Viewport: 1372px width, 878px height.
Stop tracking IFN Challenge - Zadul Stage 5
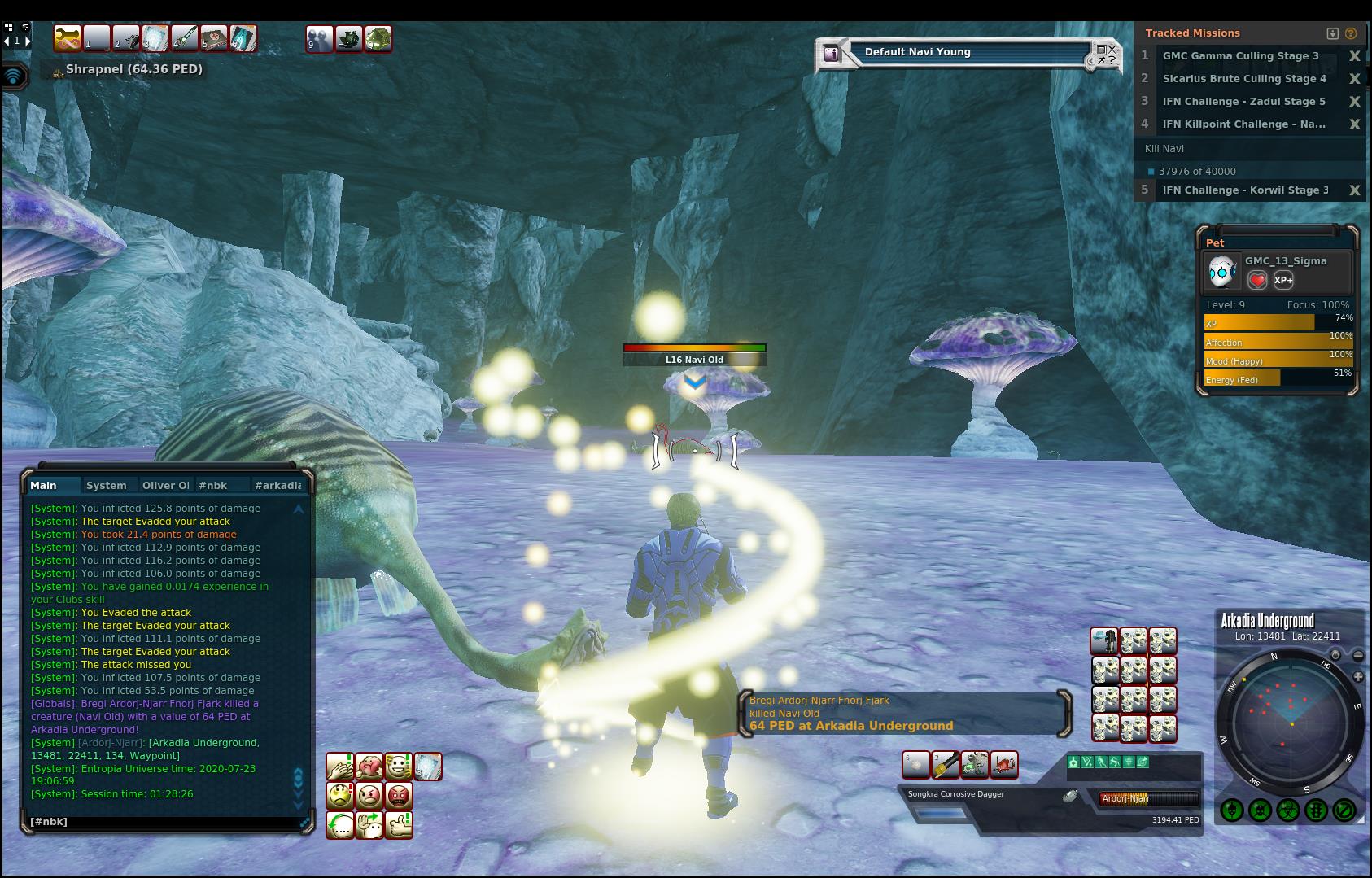pos(1354,102)
